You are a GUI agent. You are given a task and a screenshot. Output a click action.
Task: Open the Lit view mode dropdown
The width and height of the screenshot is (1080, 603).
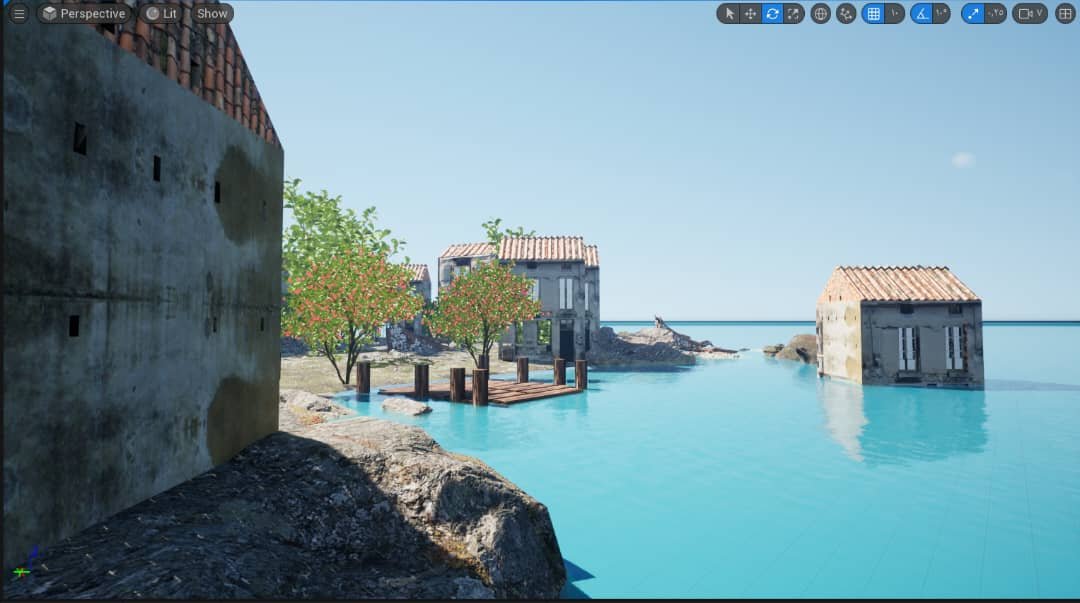coord(162,14)
